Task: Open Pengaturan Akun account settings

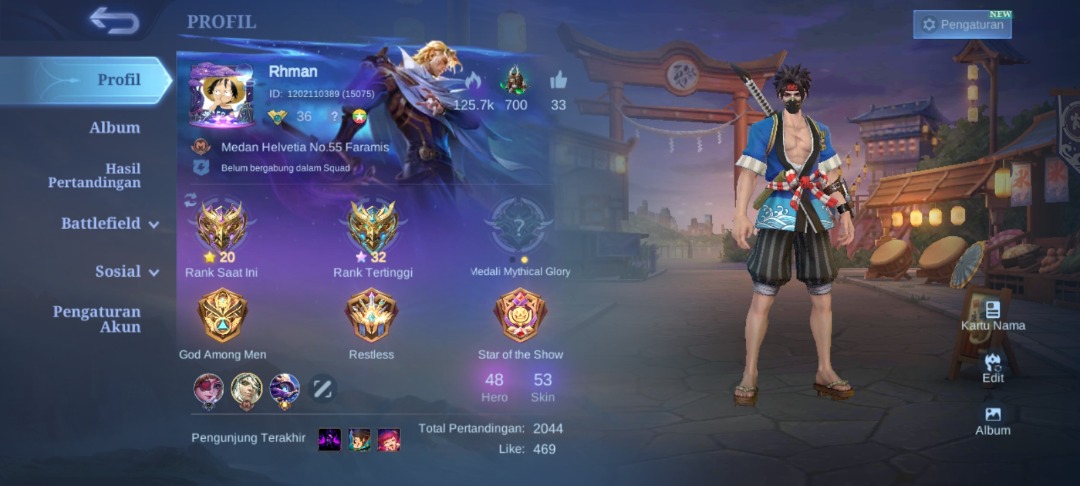Action: 96,319
